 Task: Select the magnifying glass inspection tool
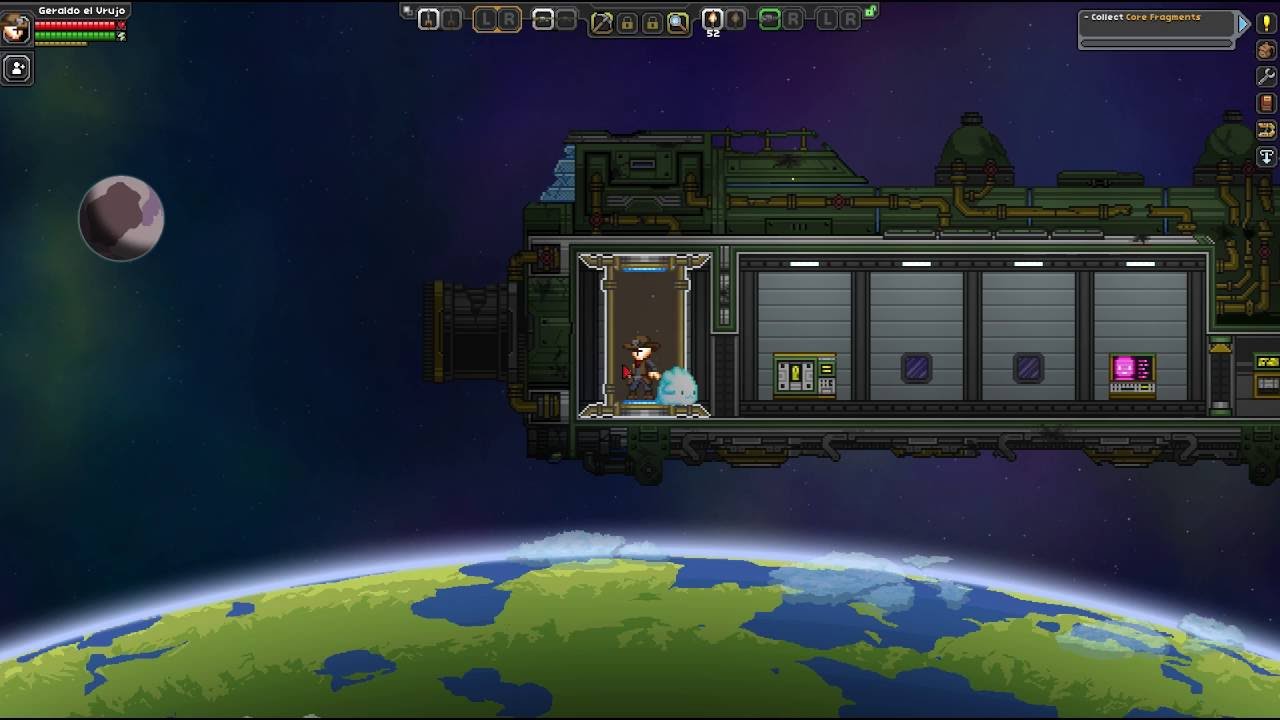point(678,21)
